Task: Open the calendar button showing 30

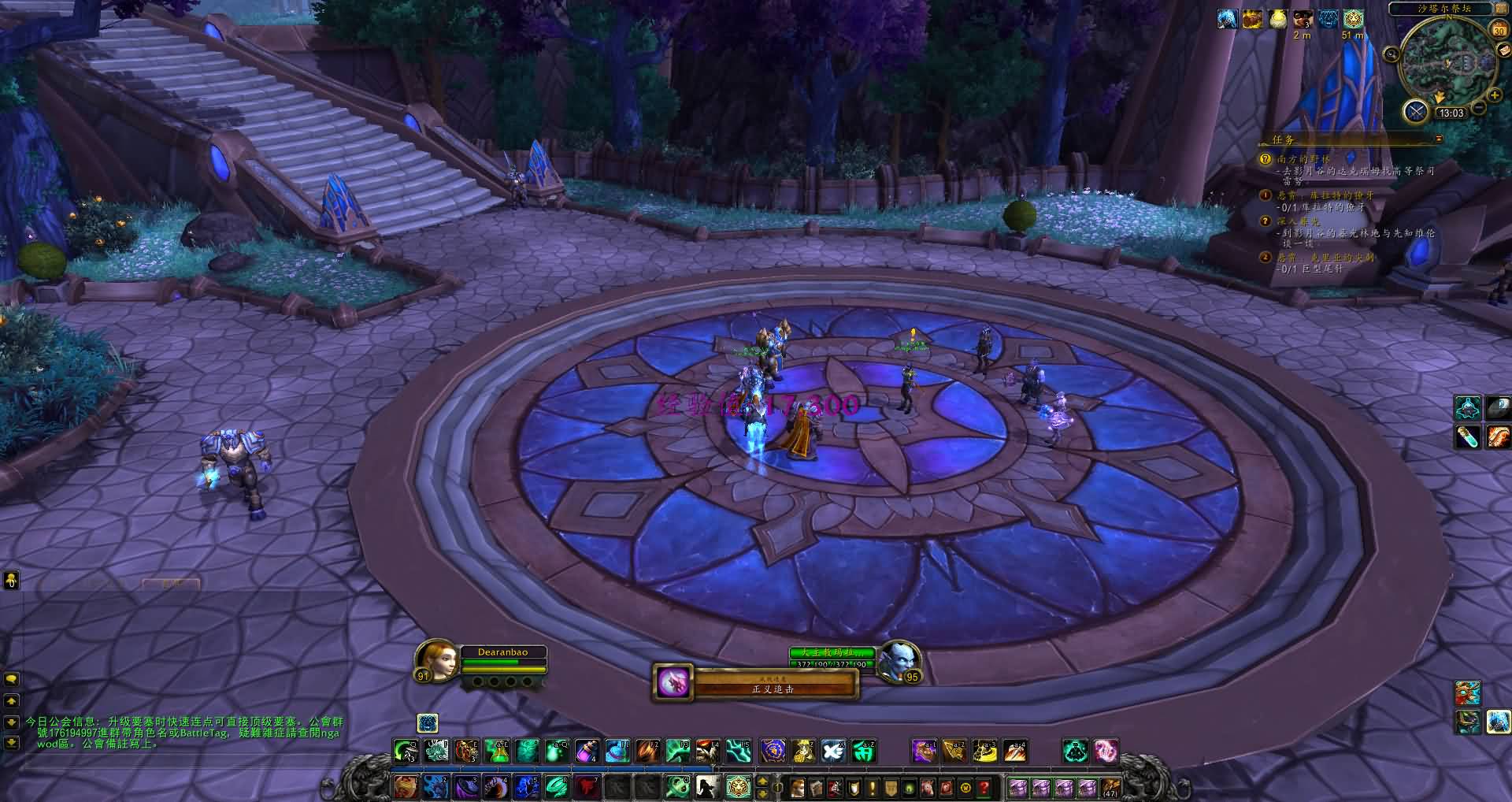Action: [x=1499, y=30]
